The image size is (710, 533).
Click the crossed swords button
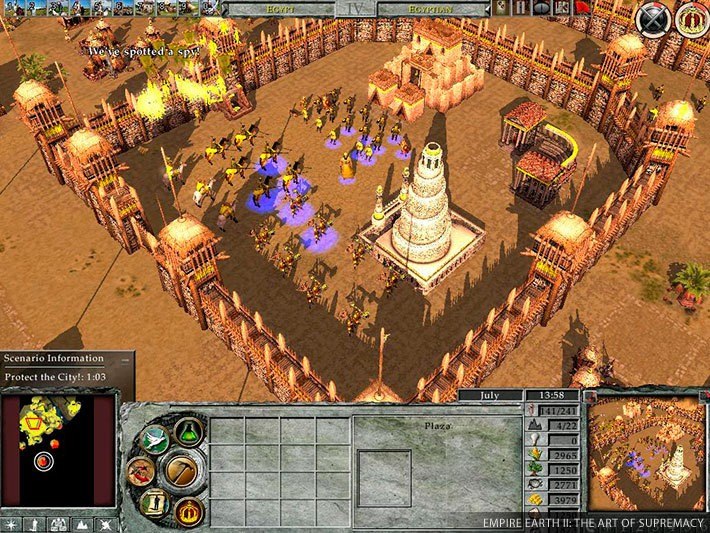pyautogui.click(x=654, y=19)
